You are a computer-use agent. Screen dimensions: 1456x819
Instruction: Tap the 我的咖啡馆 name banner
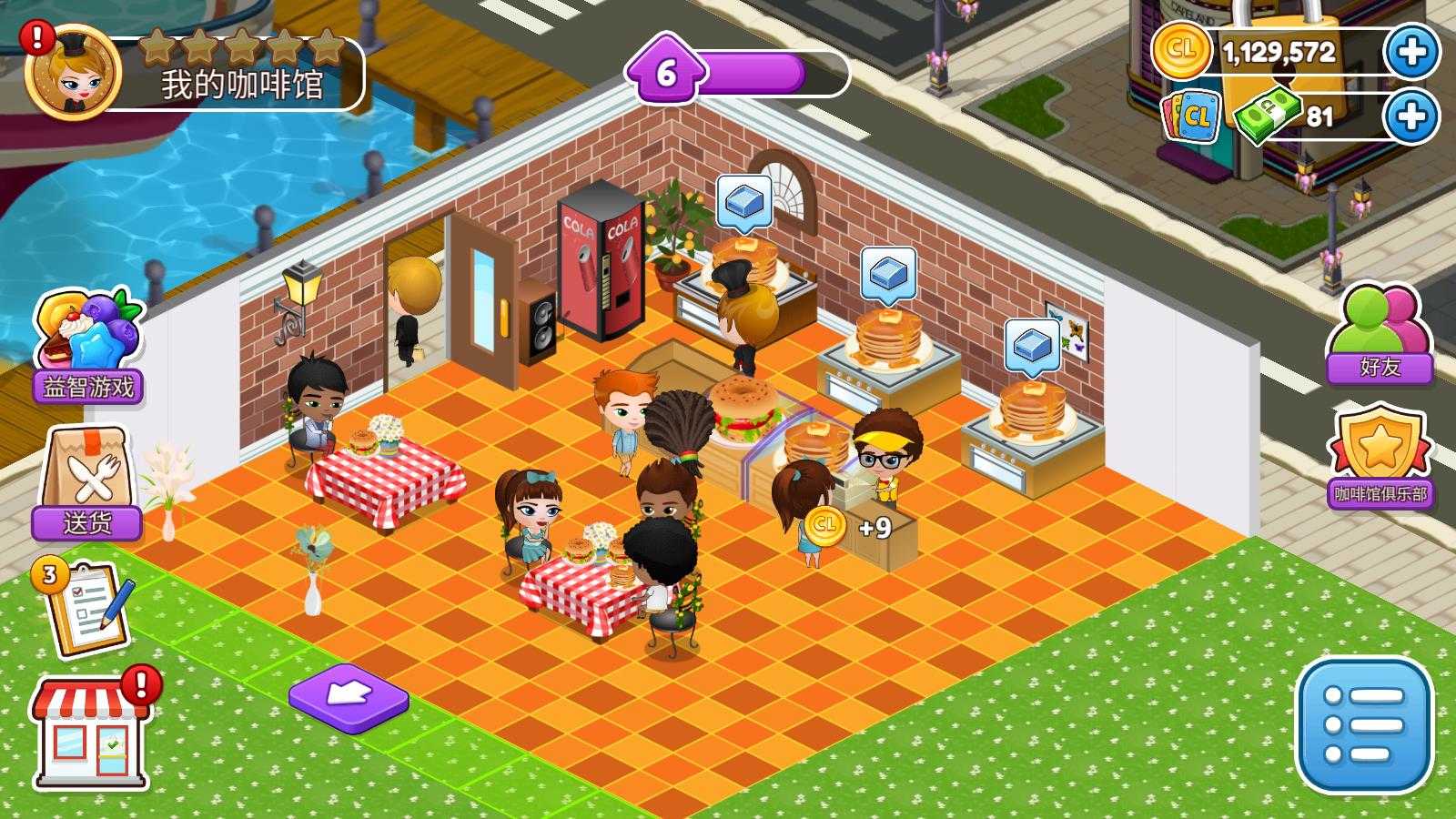point(242,85)
